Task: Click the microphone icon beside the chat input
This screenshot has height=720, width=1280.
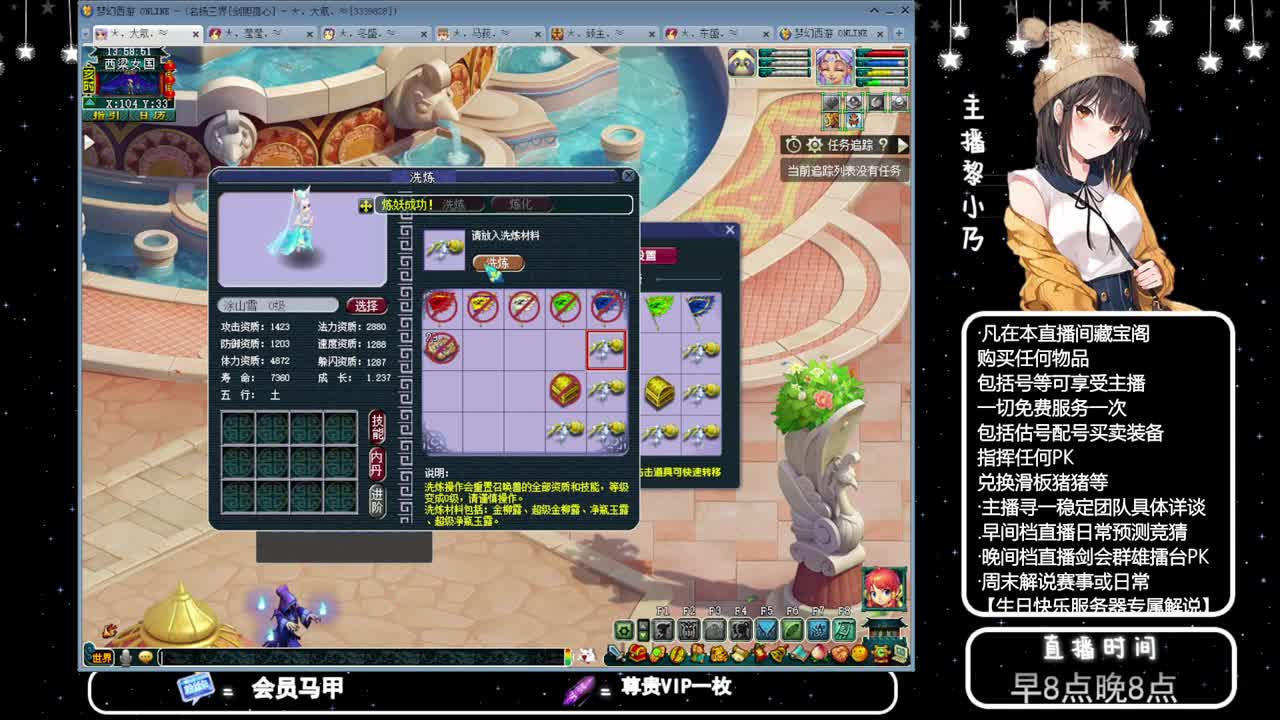Action: [124, 655]
